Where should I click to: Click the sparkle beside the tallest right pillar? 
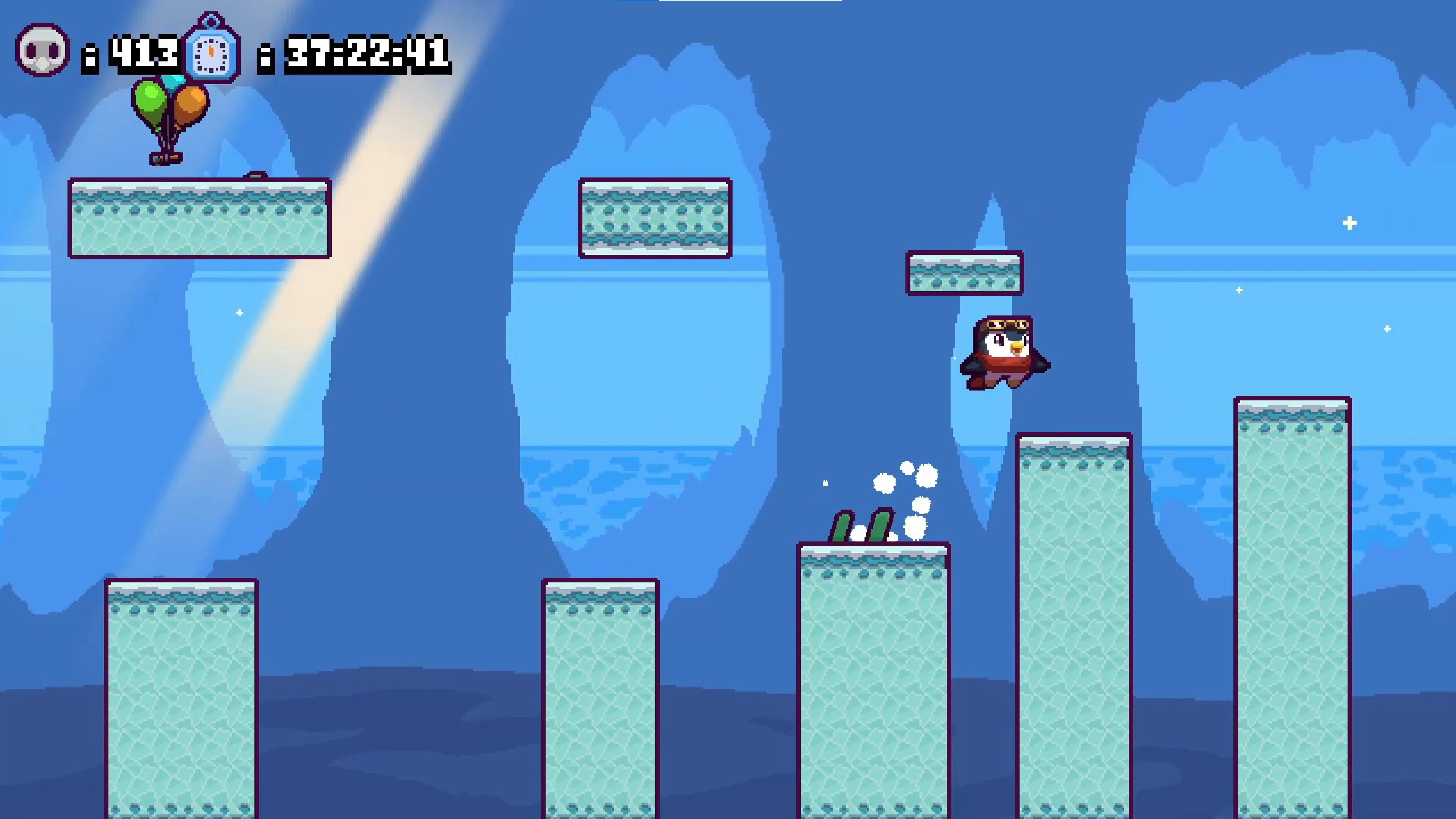coord(1388,328)
